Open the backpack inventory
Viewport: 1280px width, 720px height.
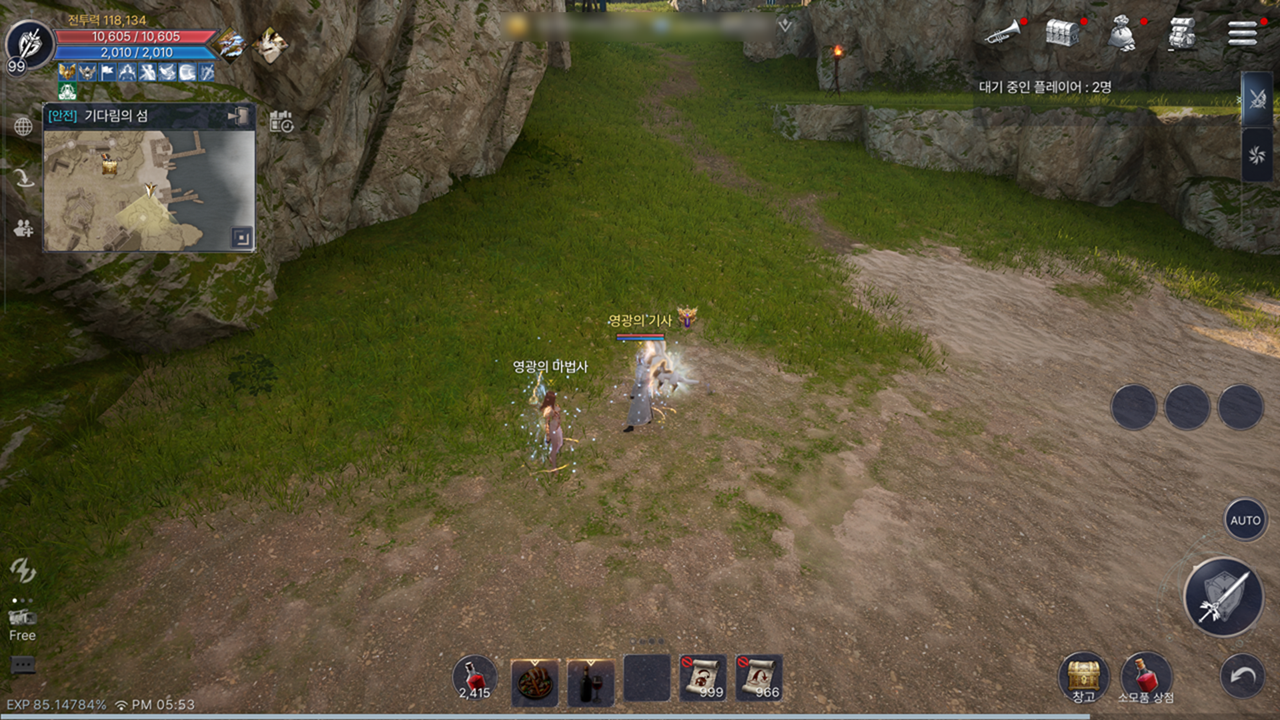click(x=1182, y=33)
